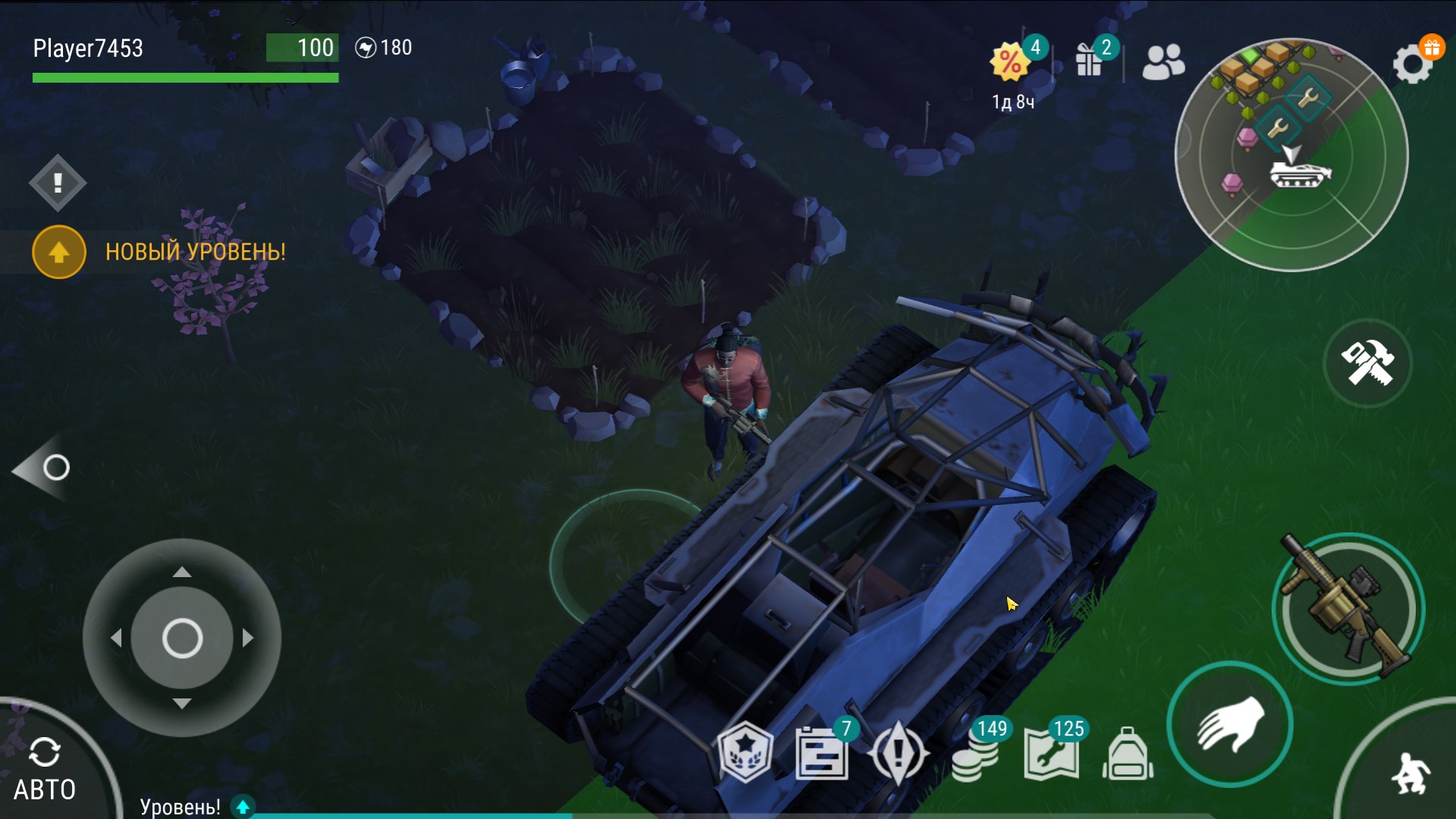Image resolution: width=1456 pixels, height=819 pixels.
Task: Open the circular minimap
Action: coord(1291,155)
